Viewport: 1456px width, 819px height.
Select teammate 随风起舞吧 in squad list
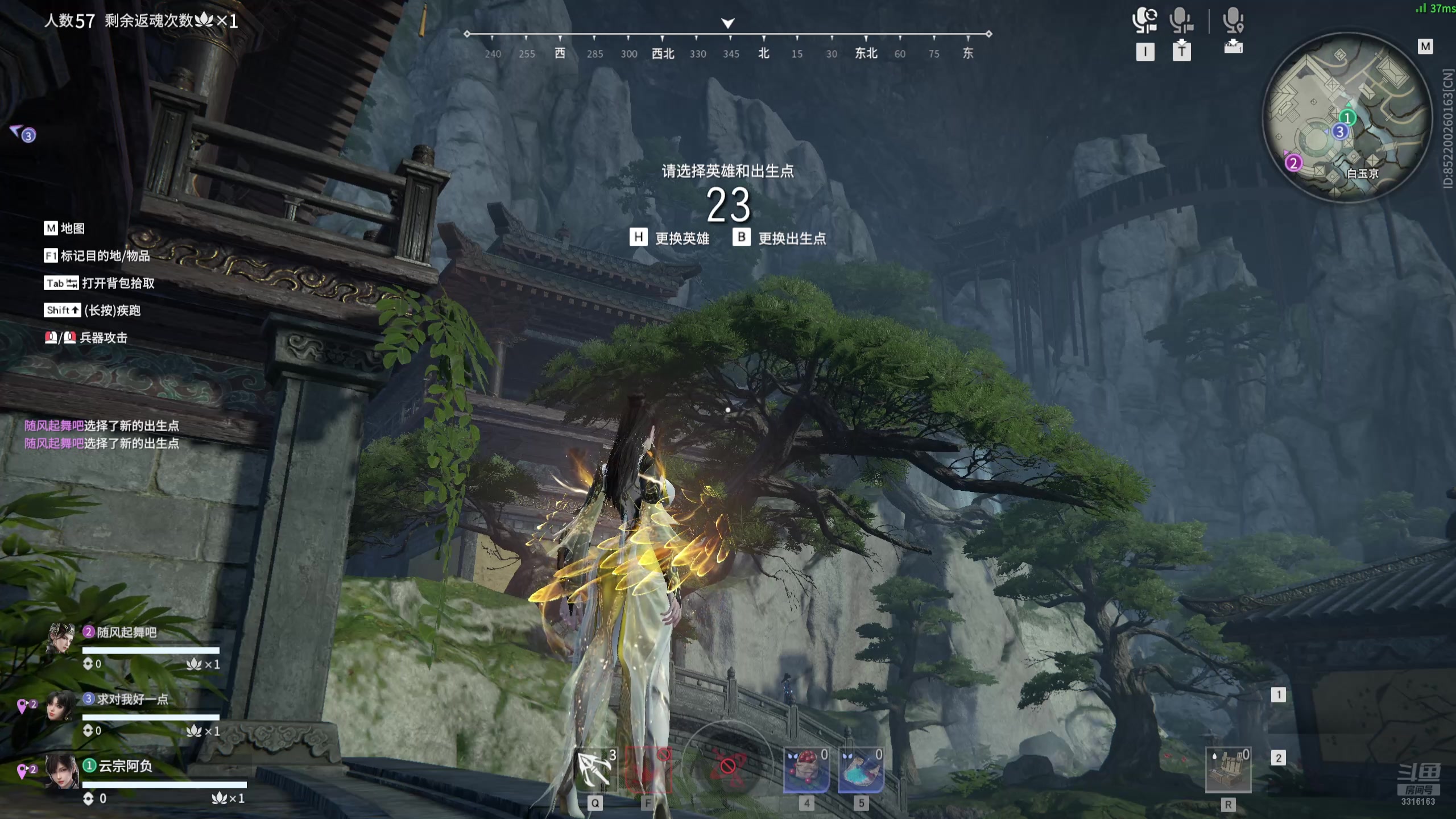pos(126,632)
